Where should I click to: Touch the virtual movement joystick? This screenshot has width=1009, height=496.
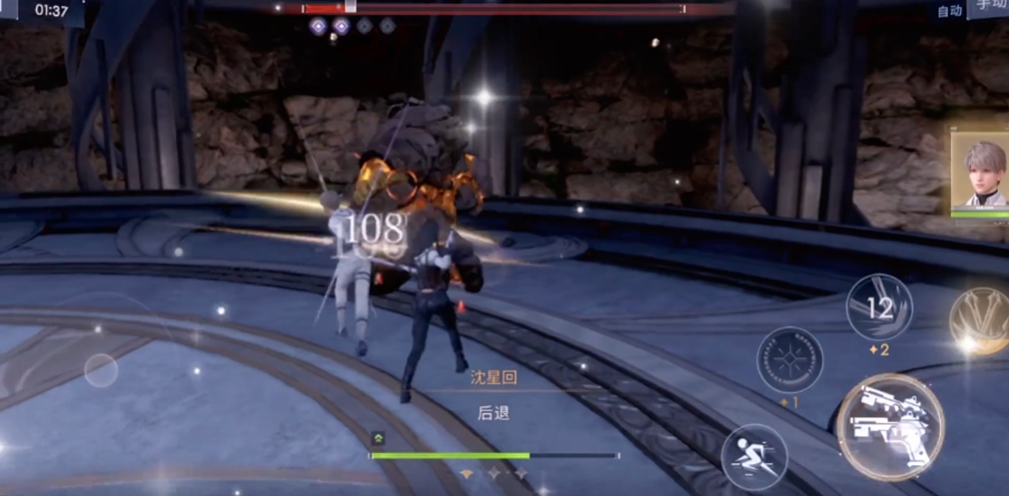(x=101, y=370)
